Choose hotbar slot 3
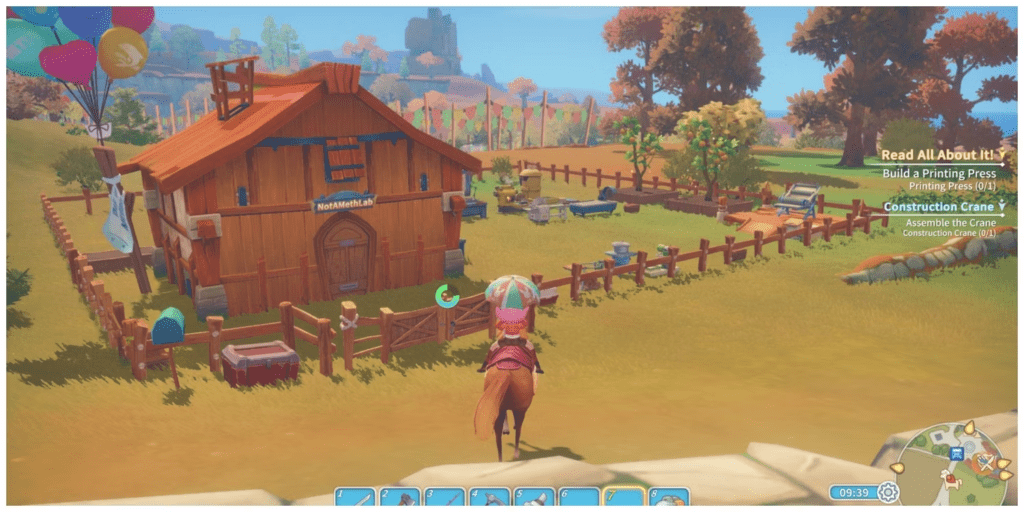This screenshot has height=512, width=1024. (444, 497)
